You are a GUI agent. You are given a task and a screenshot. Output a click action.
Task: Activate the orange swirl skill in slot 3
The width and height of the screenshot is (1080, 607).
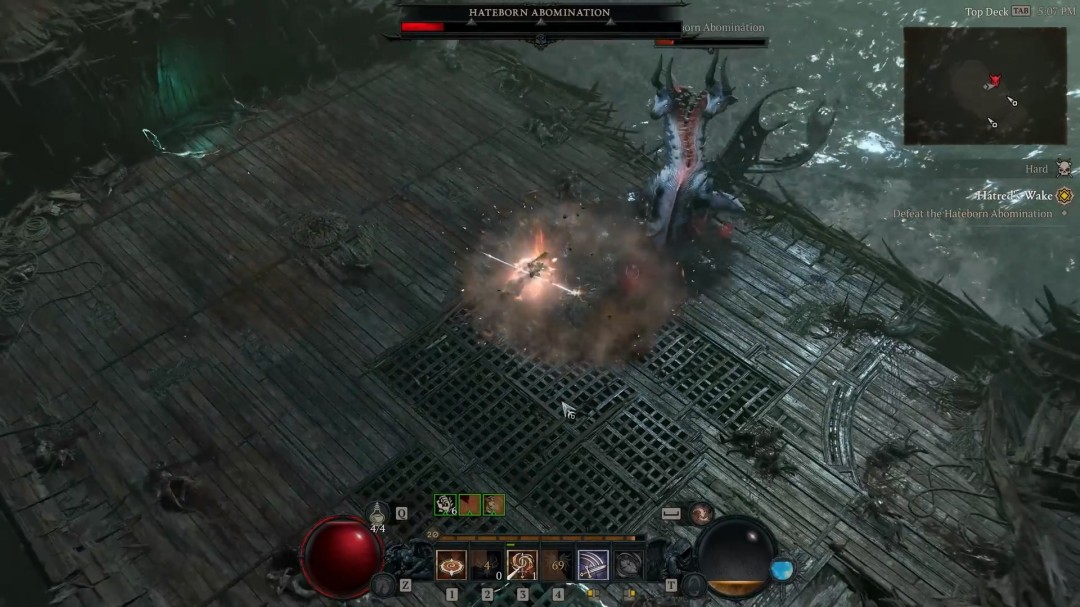coord(522,565)
